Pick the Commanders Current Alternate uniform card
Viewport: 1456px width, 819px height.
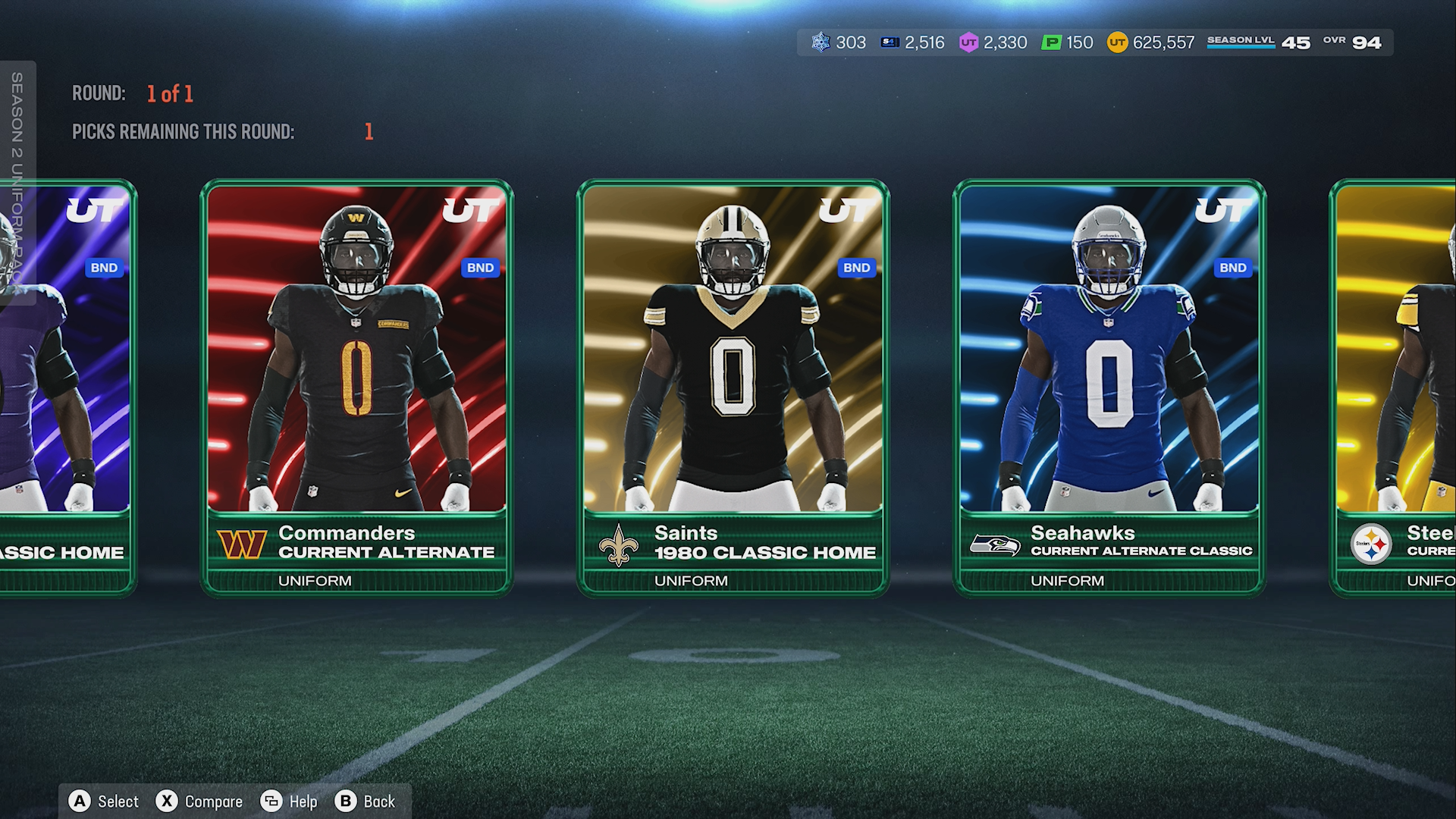[356, 387]
